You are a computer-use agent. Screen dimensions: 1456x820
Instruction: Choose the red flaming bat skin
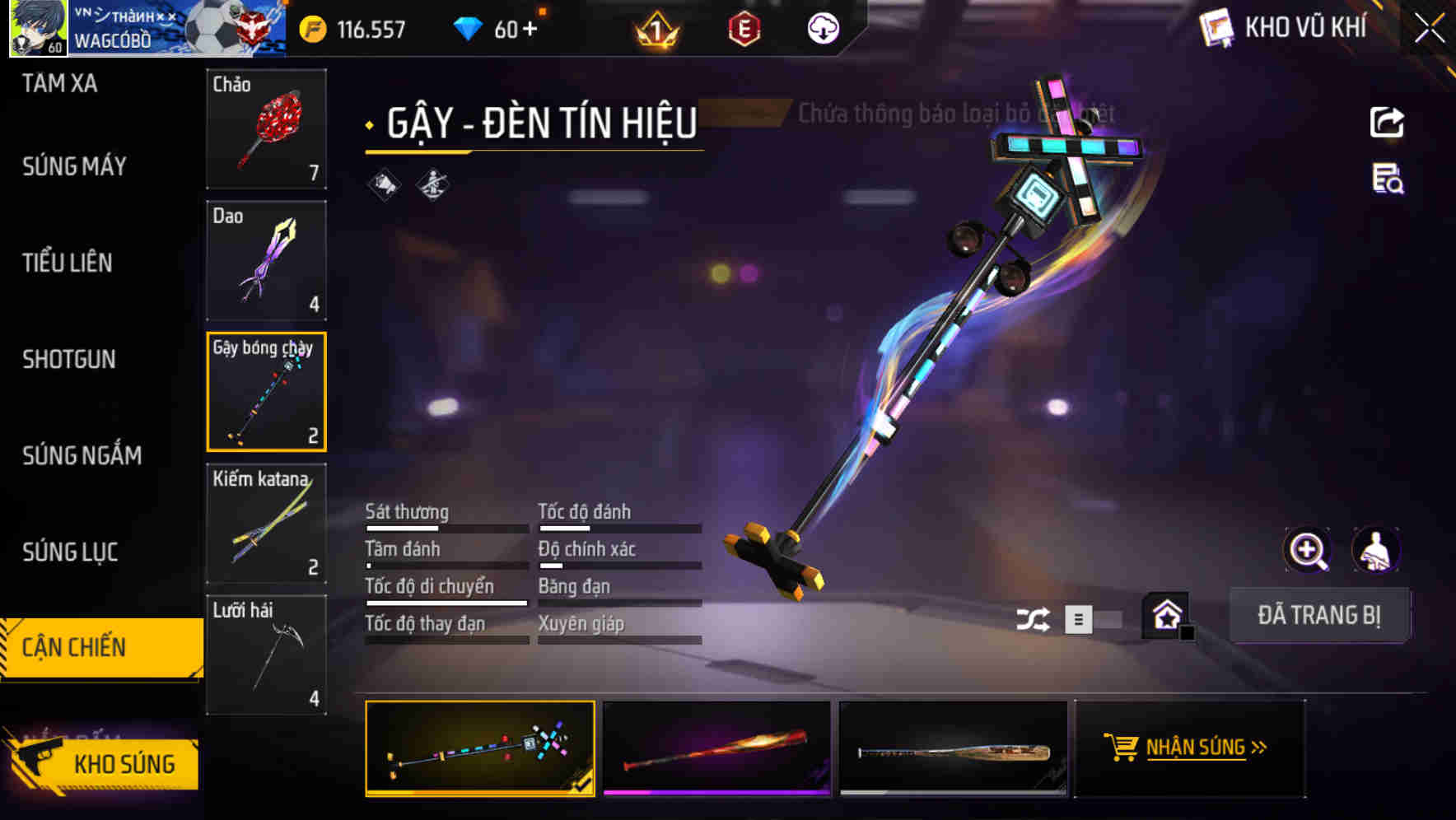click(716, 748)
